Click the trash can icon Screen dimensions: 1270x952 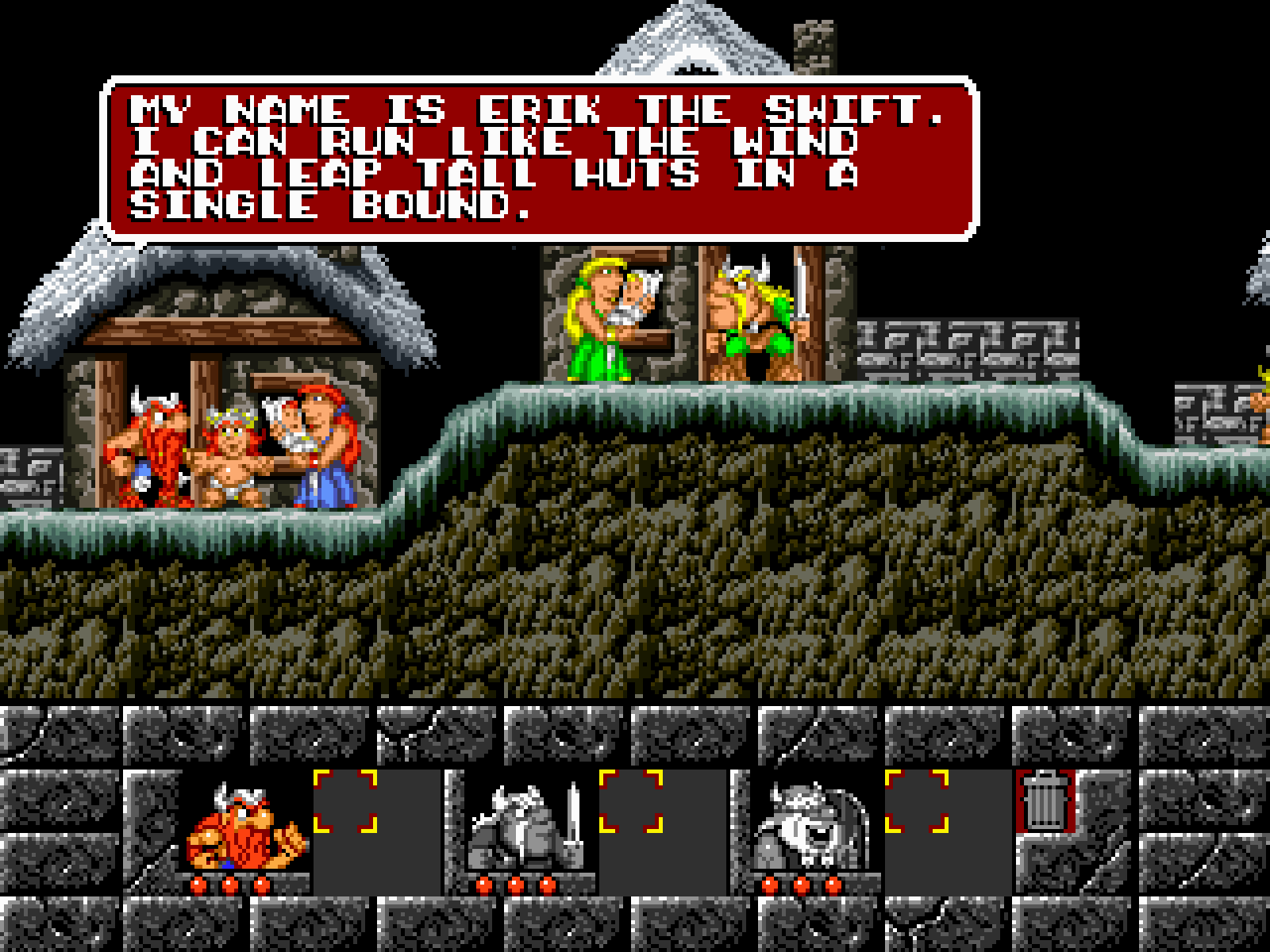coord(1045,801)
